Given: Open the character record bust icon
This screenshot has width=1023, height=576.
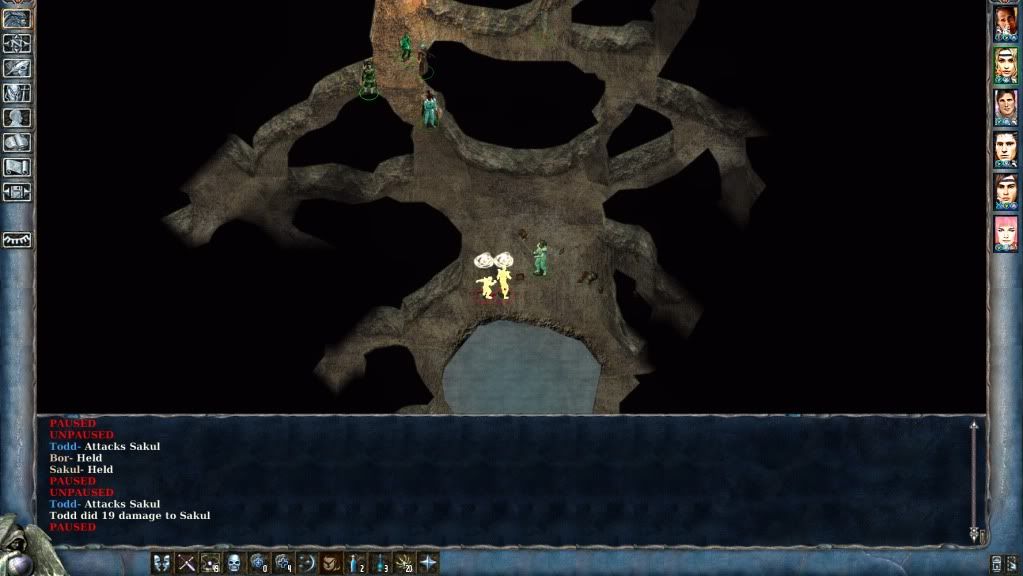Looking at the screenshot, I should click(x=17, y=117).
